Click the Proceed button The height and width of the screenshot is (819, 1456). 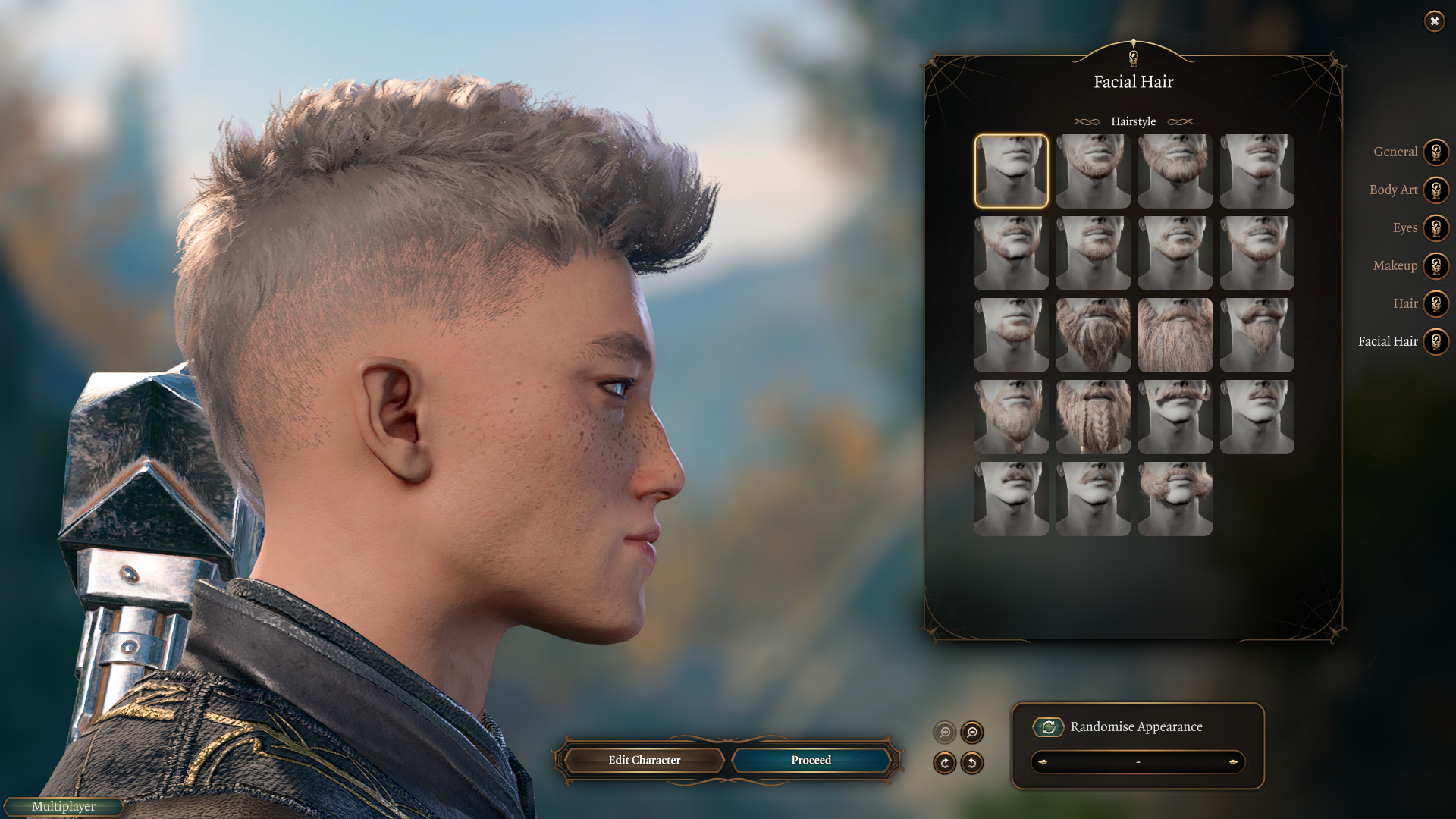pos(811,760)
